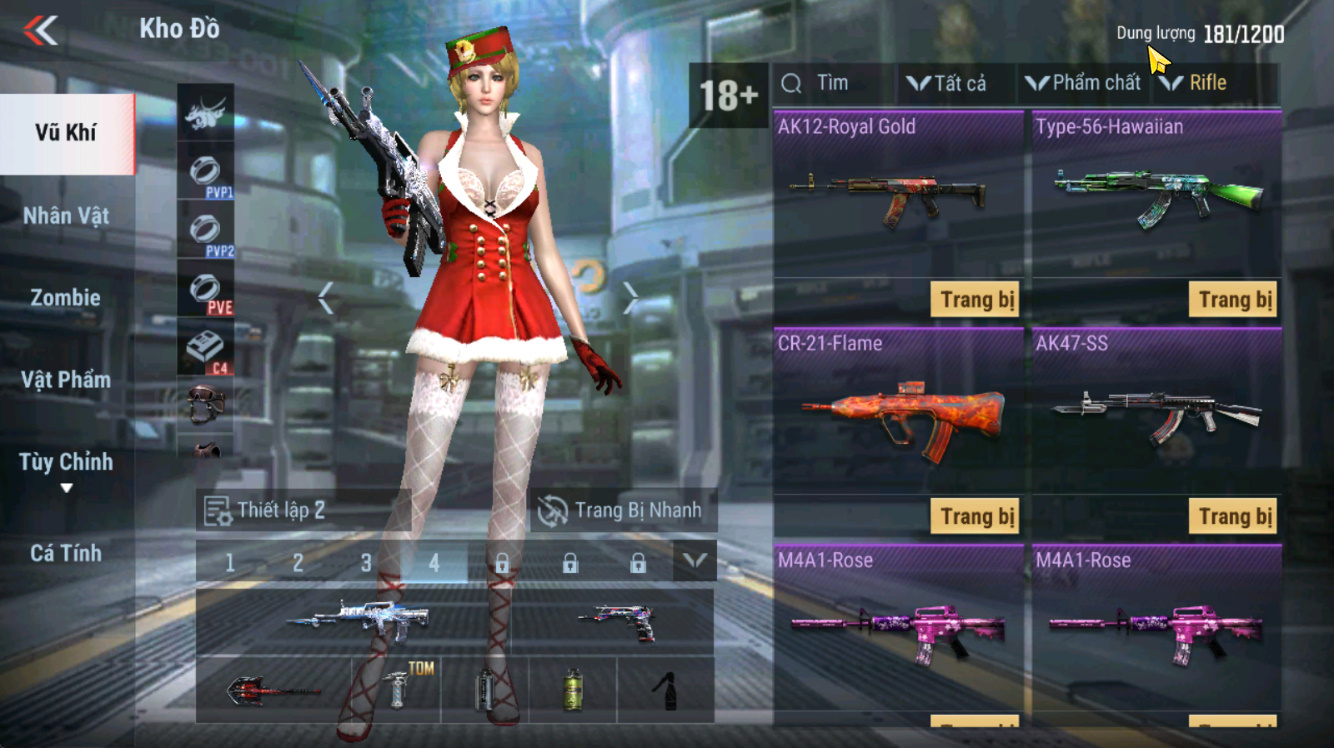The image size is (1334, 748).
Task: Switch to the Cá Tính tab
Action: (x=66, y=552)
